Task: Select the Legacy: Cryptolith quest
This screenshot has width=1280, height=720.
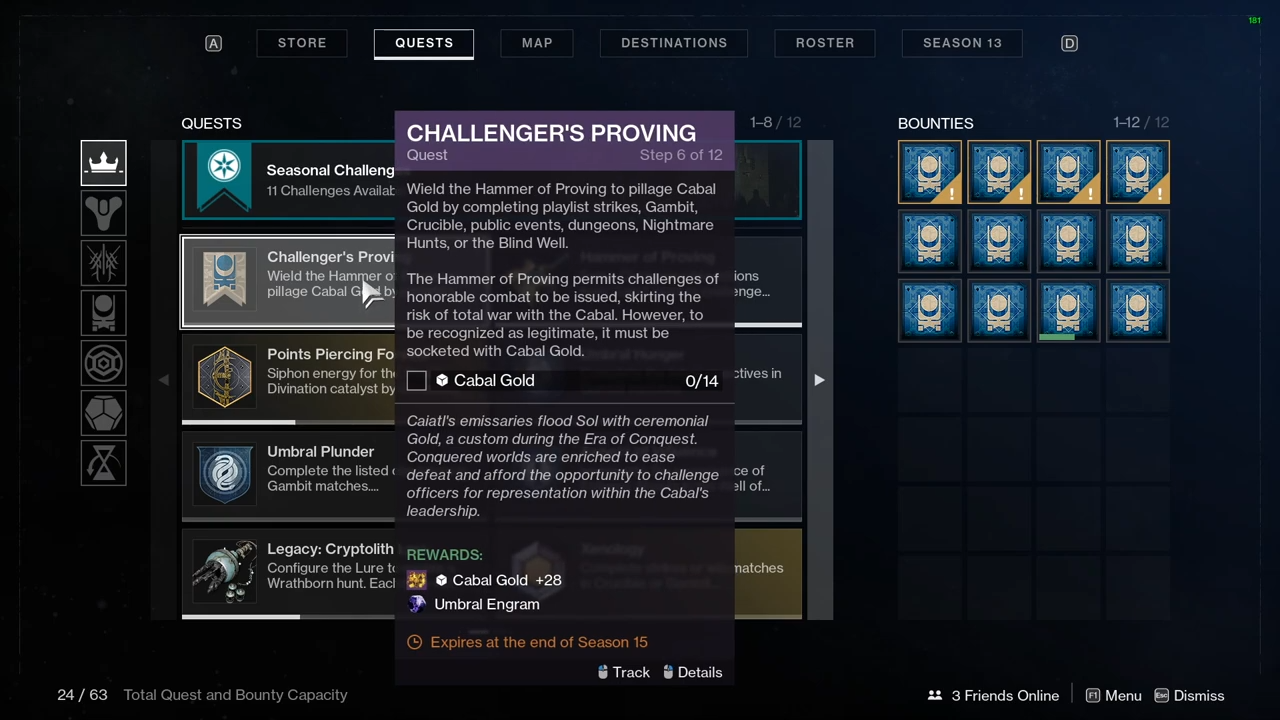Action: click(288, 572)
